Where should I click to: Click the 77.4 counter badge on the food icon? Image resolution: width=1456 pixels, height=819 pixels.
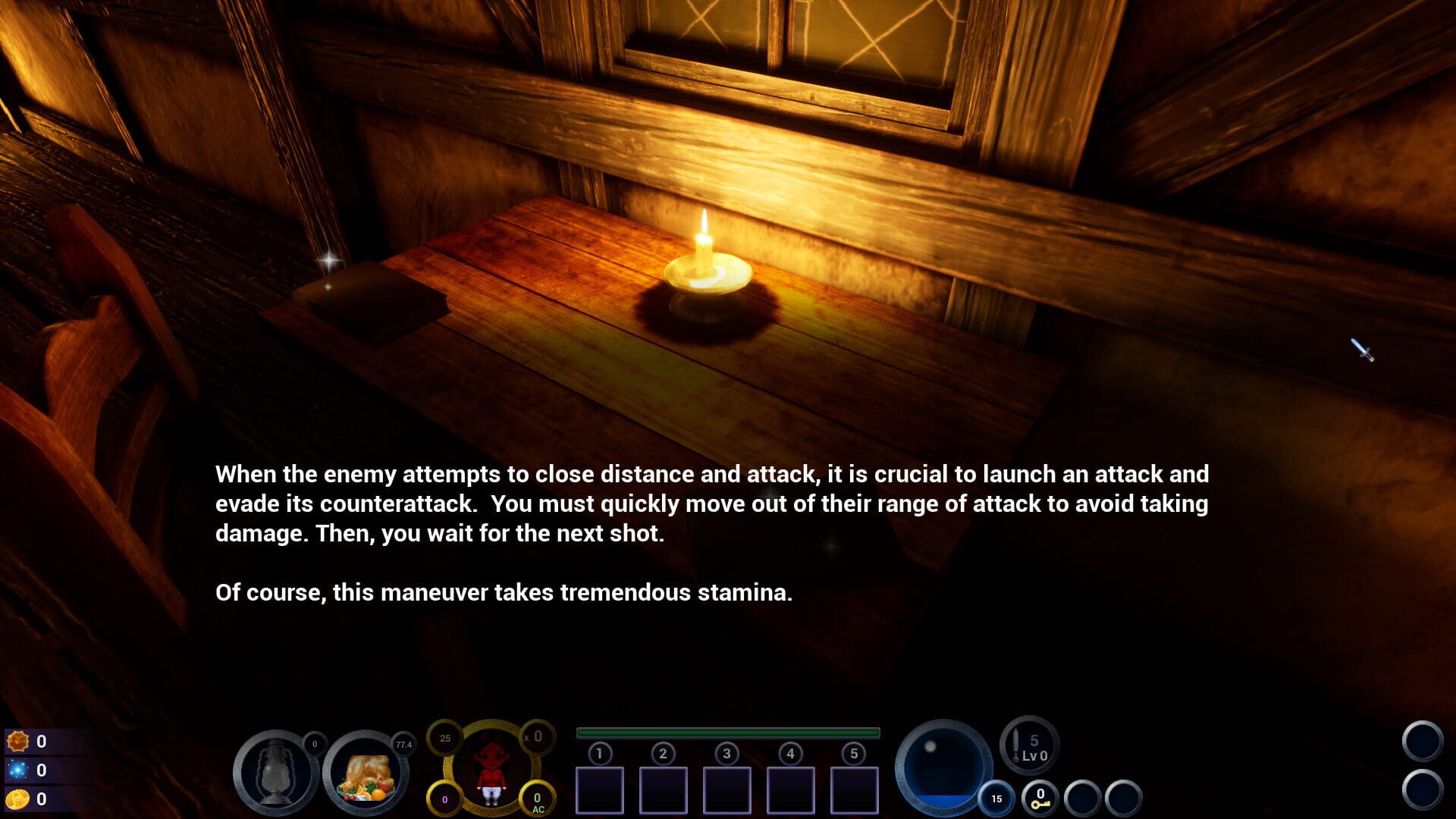[x=403, y=744]
